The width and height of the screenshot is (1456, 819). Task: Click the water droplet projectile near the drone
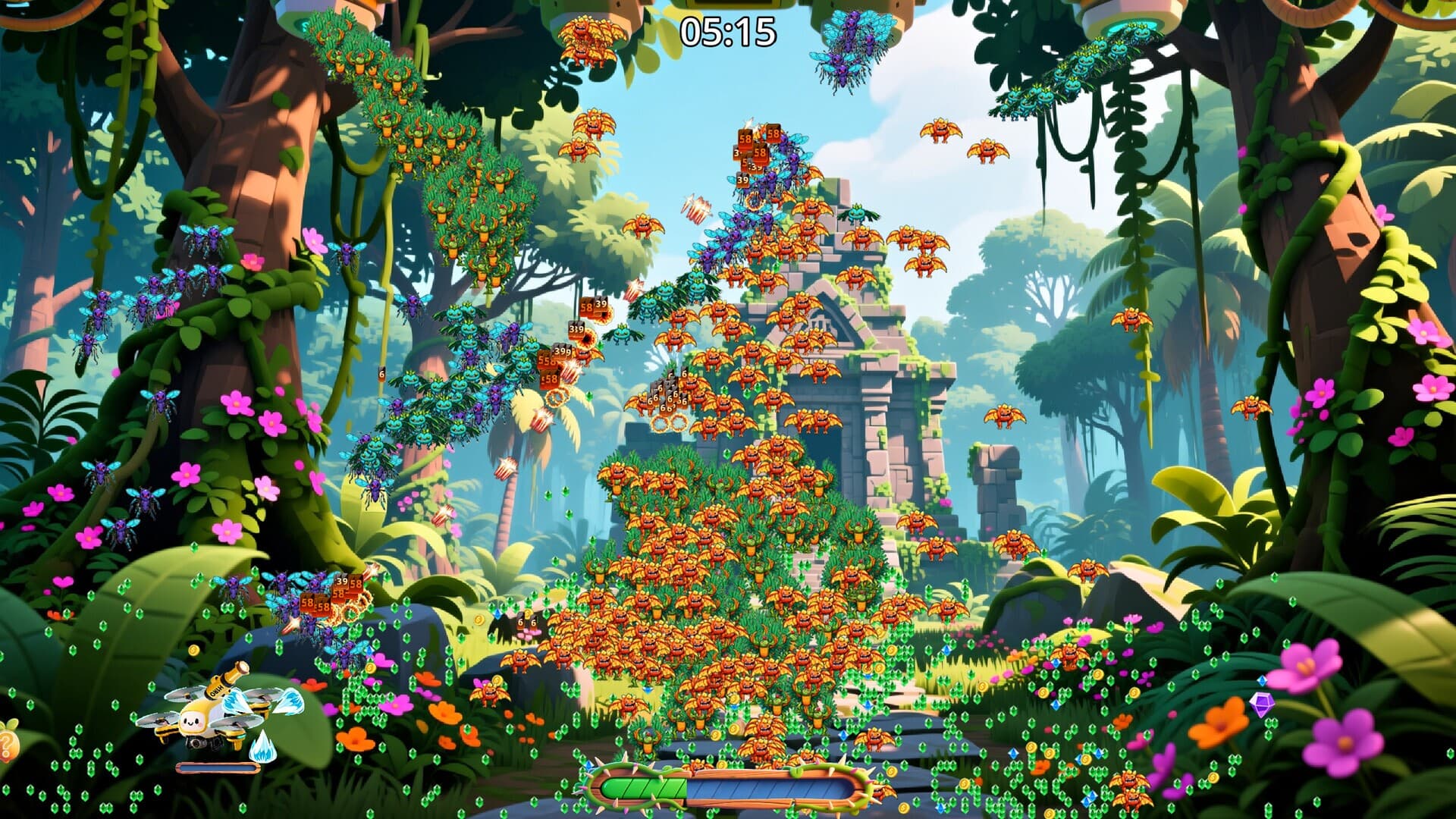pyautogui.click(x=262, y=745)
